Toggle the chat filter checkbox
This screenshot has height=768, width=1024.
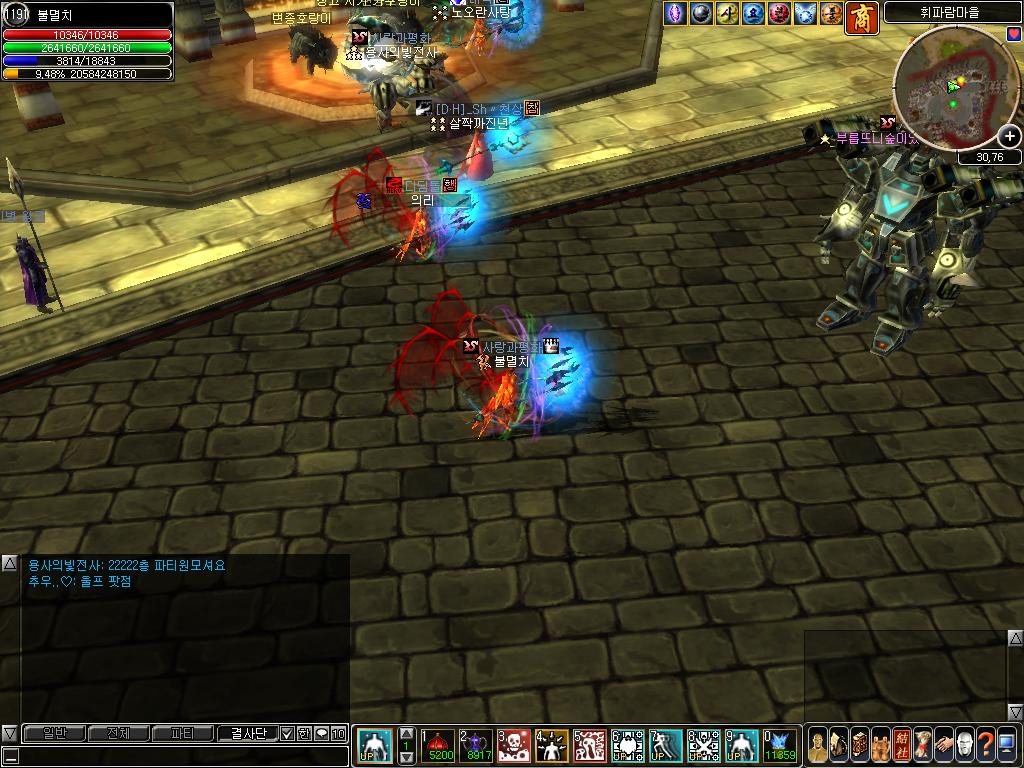click(287, 734)
